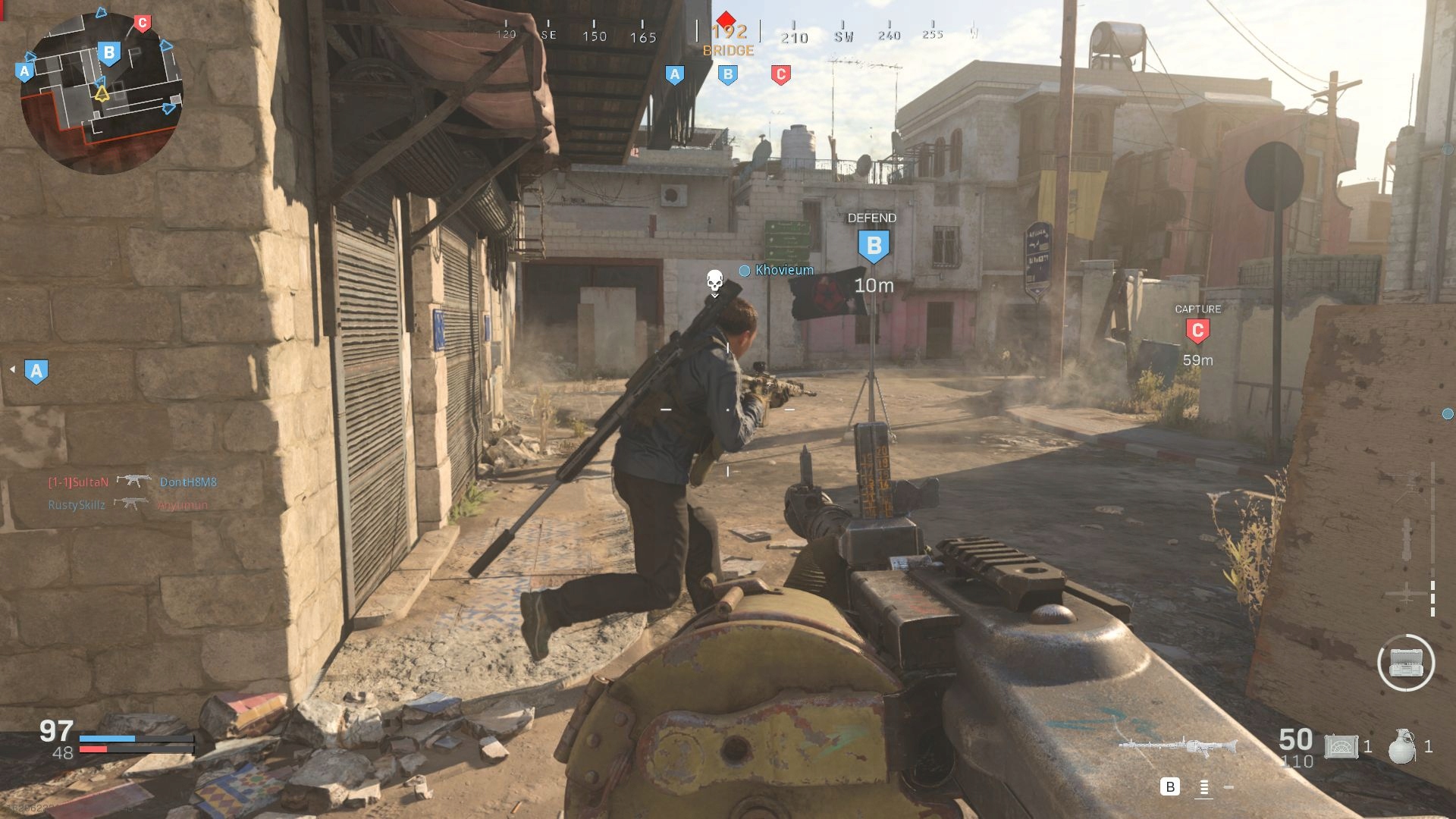Select the off-screen A objective indicator at the left edge
The width and height of the screenshot is (1456, 819).
(x=36, y=371)
